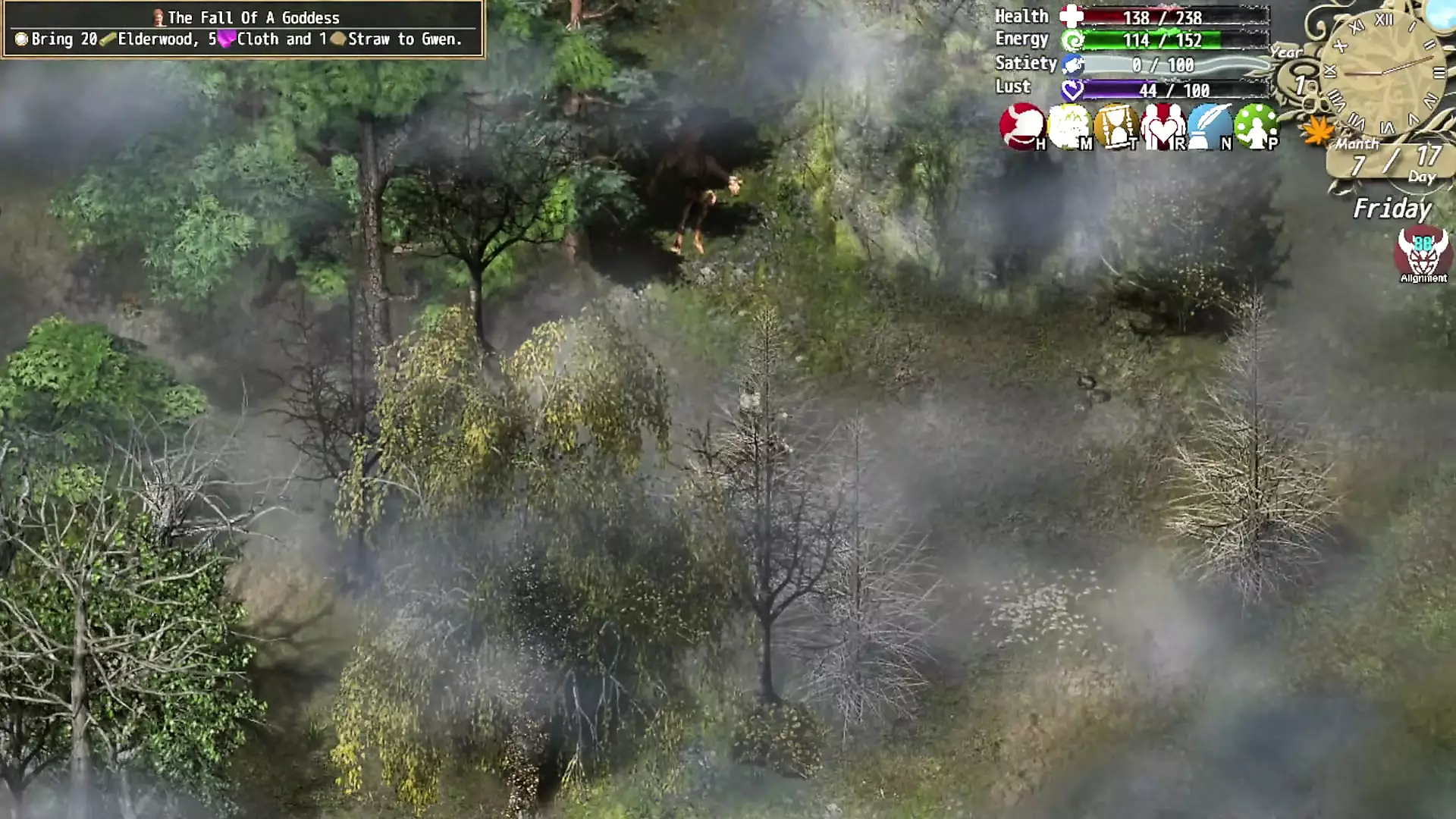Open notes with the quill N icon
1456x819 pixels.
click(x=1210, y=127)
